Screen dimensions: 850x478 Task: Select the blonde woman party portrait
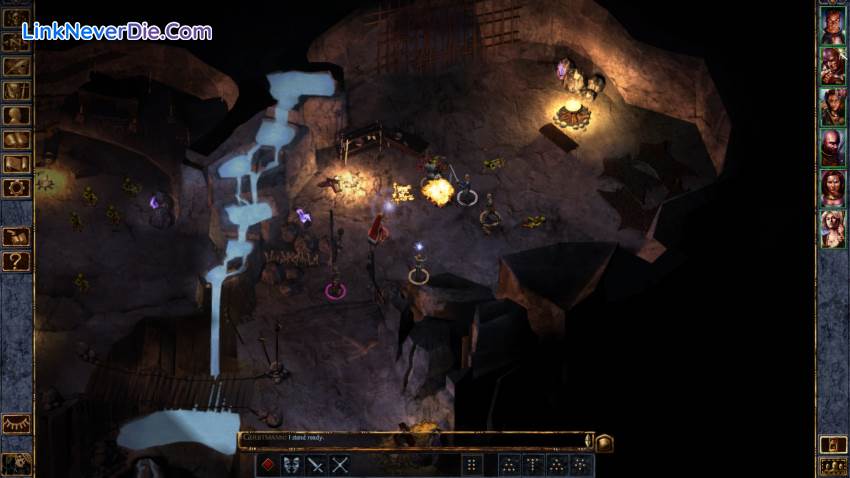pos(833,228)
